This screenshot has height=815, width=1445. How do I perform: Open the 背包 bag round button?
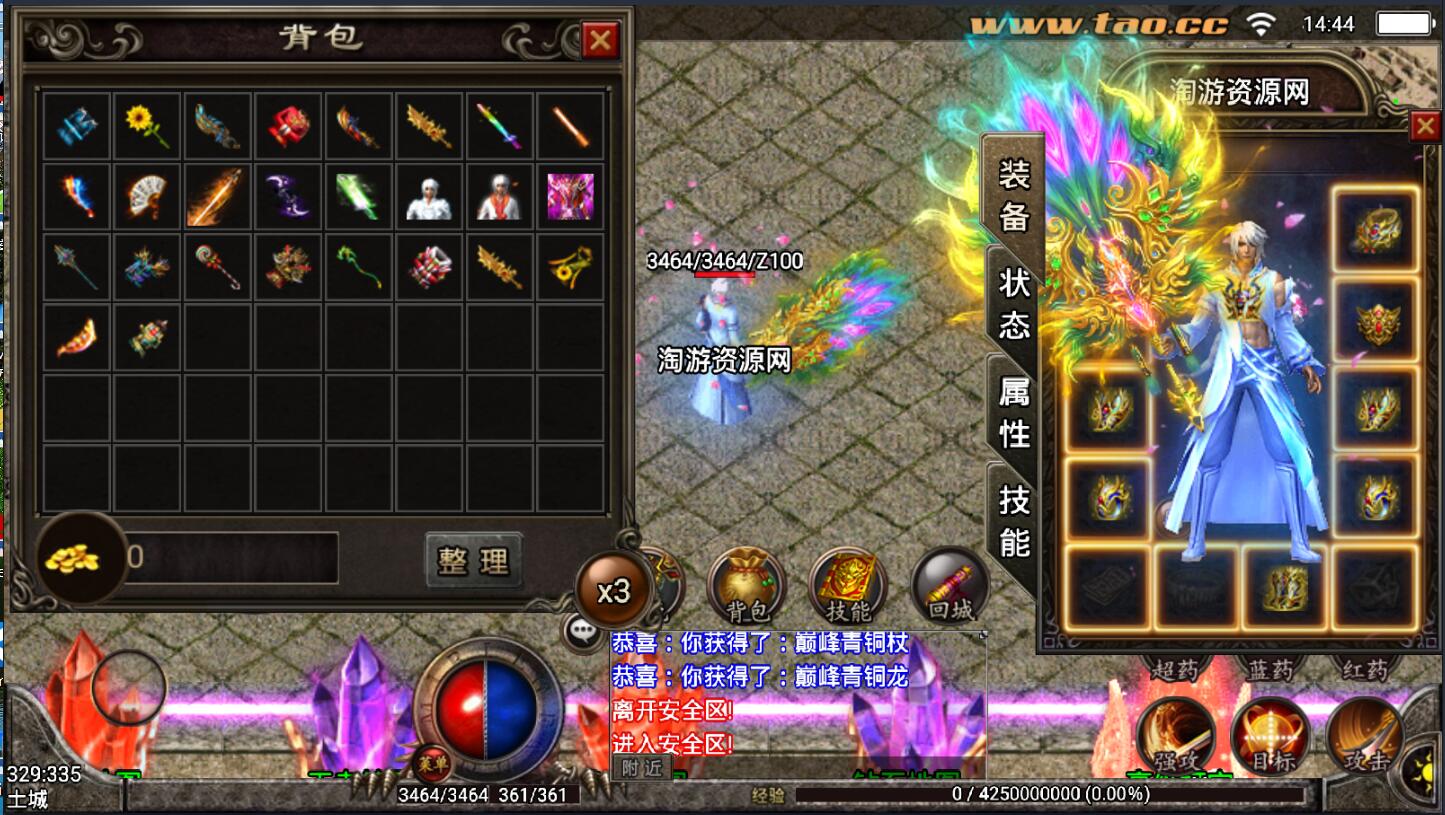point(745,586)
